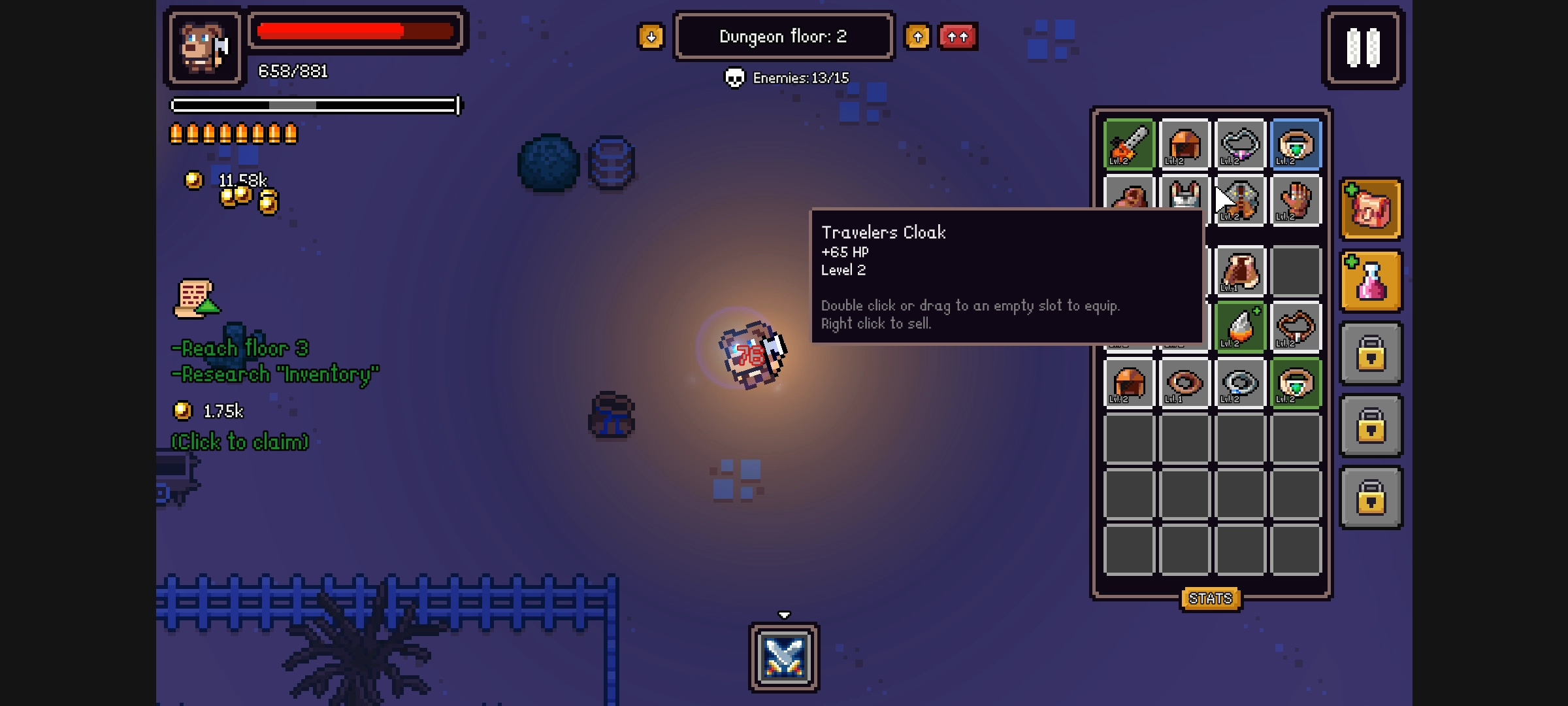This screenshot has width=1568, height=706.
Task: Select the brown leather glove slot
Action: click(x=1296, y=200)
